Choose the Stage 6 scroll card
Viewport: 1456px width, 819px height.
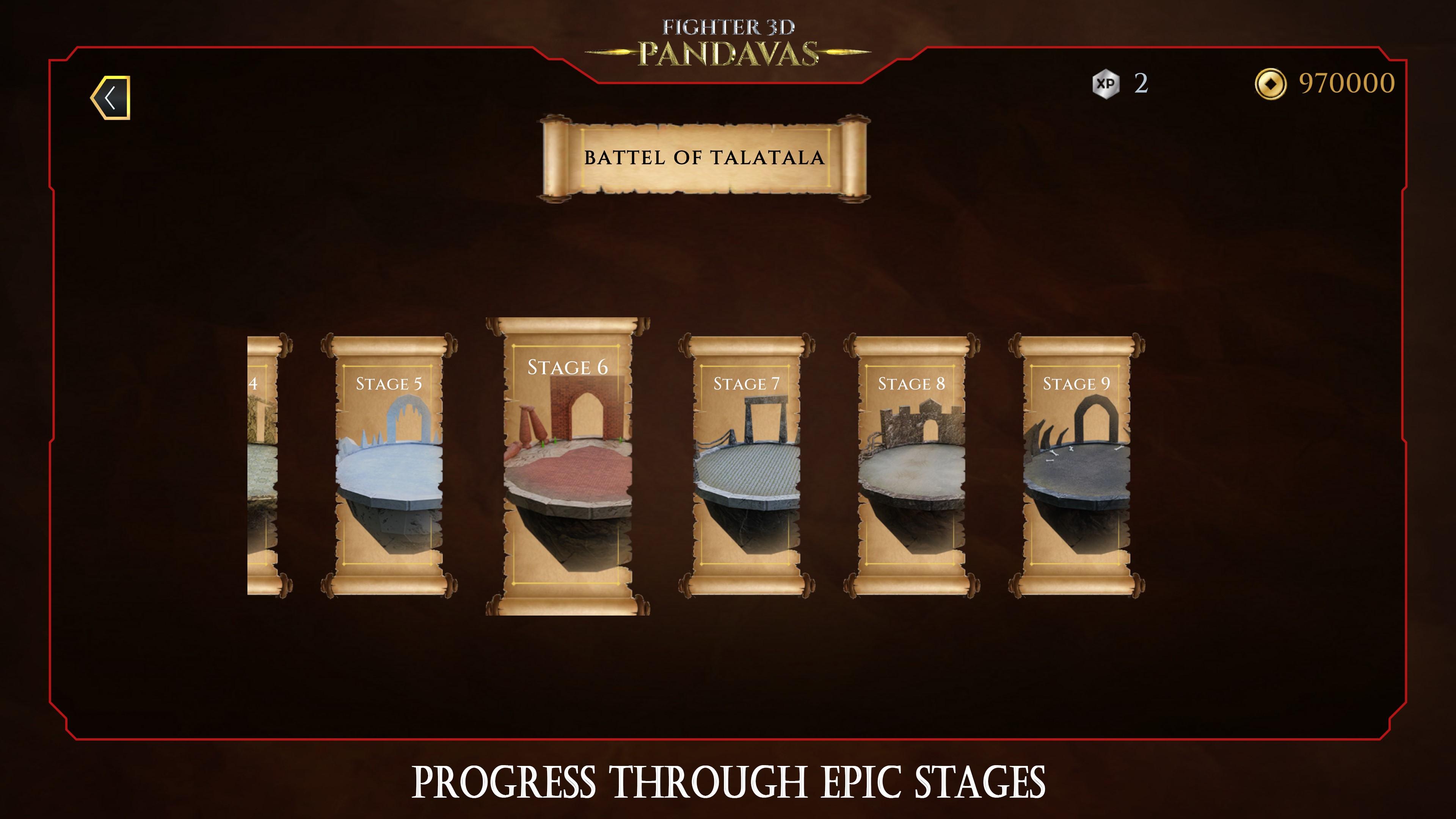click(x=568, y=466)
